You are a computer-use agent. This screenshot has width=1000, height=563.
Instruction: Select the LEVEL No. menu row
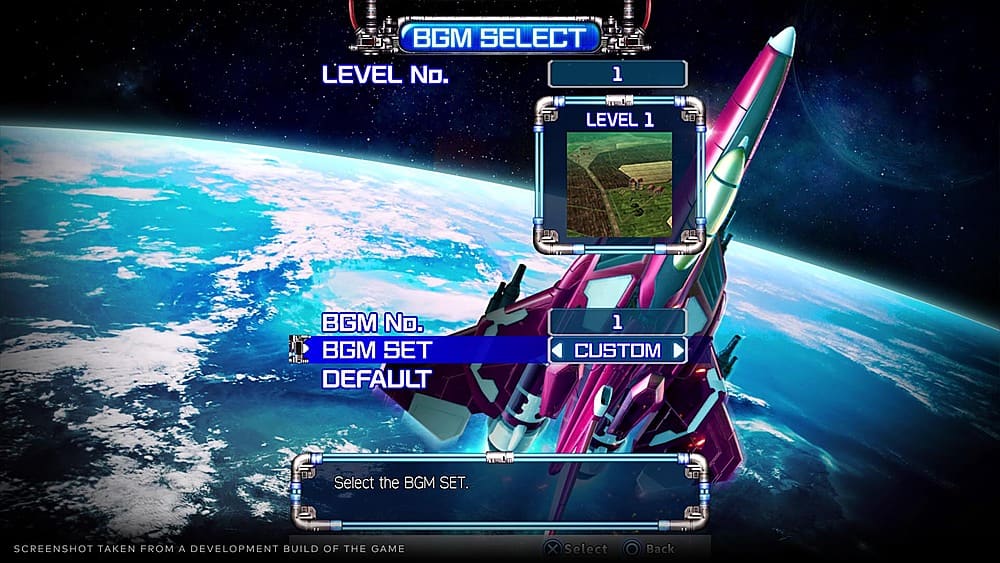pos(385,75)
